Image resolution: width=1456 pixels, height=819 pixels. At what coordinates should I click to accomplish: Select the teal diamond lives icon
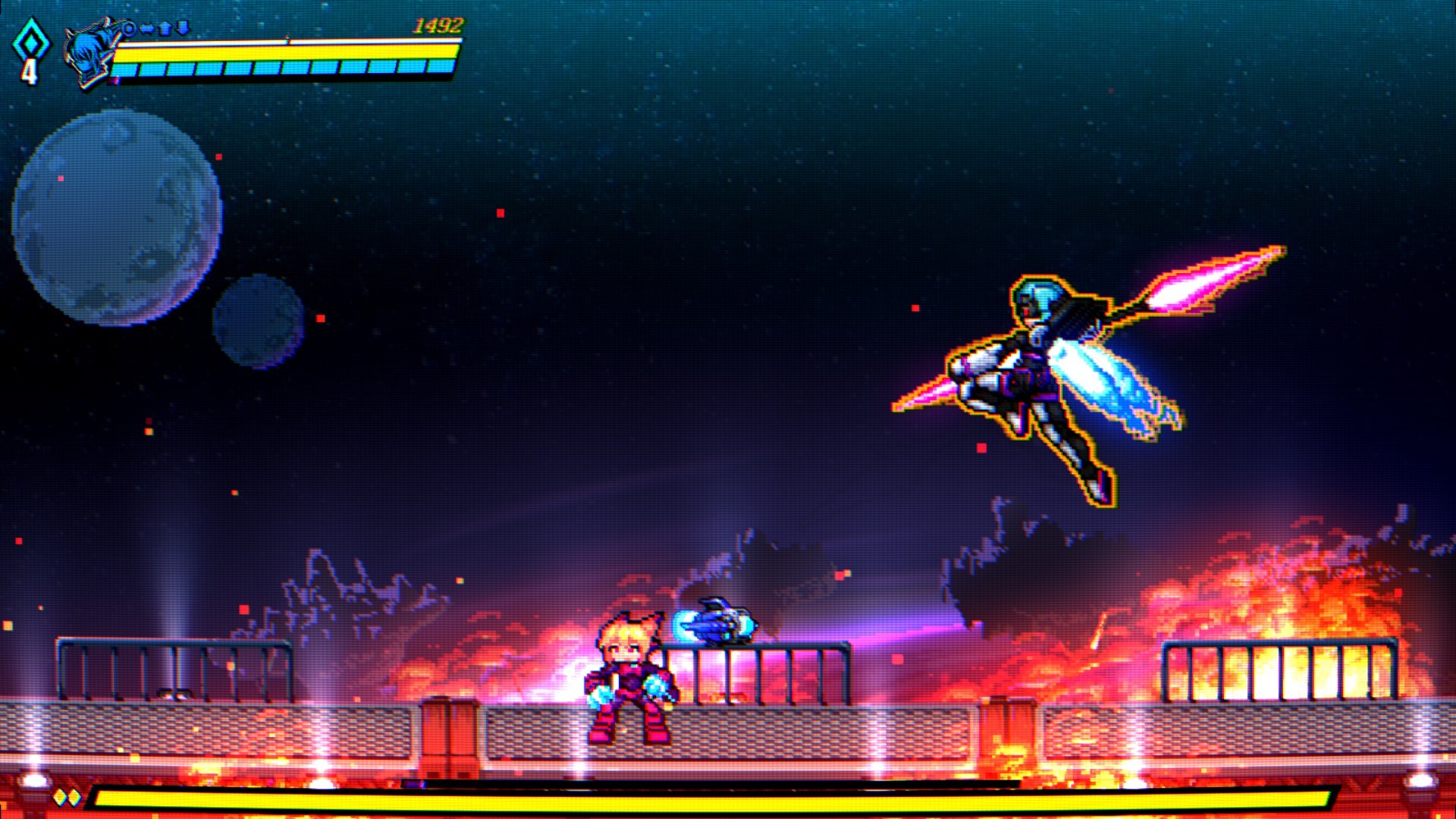30,42
